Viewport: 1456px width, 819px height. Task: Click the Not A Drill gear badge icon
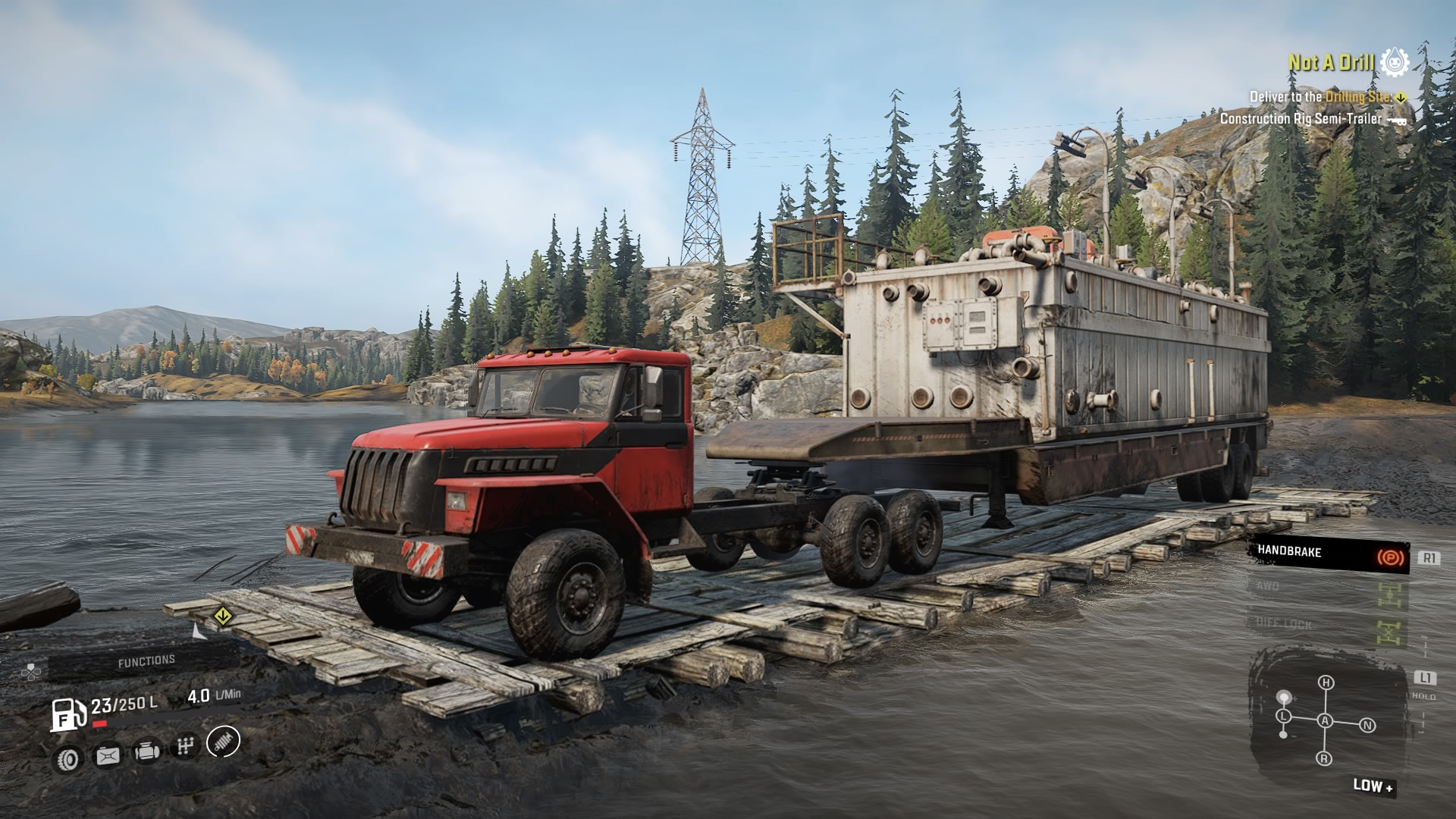point(1395,62)
